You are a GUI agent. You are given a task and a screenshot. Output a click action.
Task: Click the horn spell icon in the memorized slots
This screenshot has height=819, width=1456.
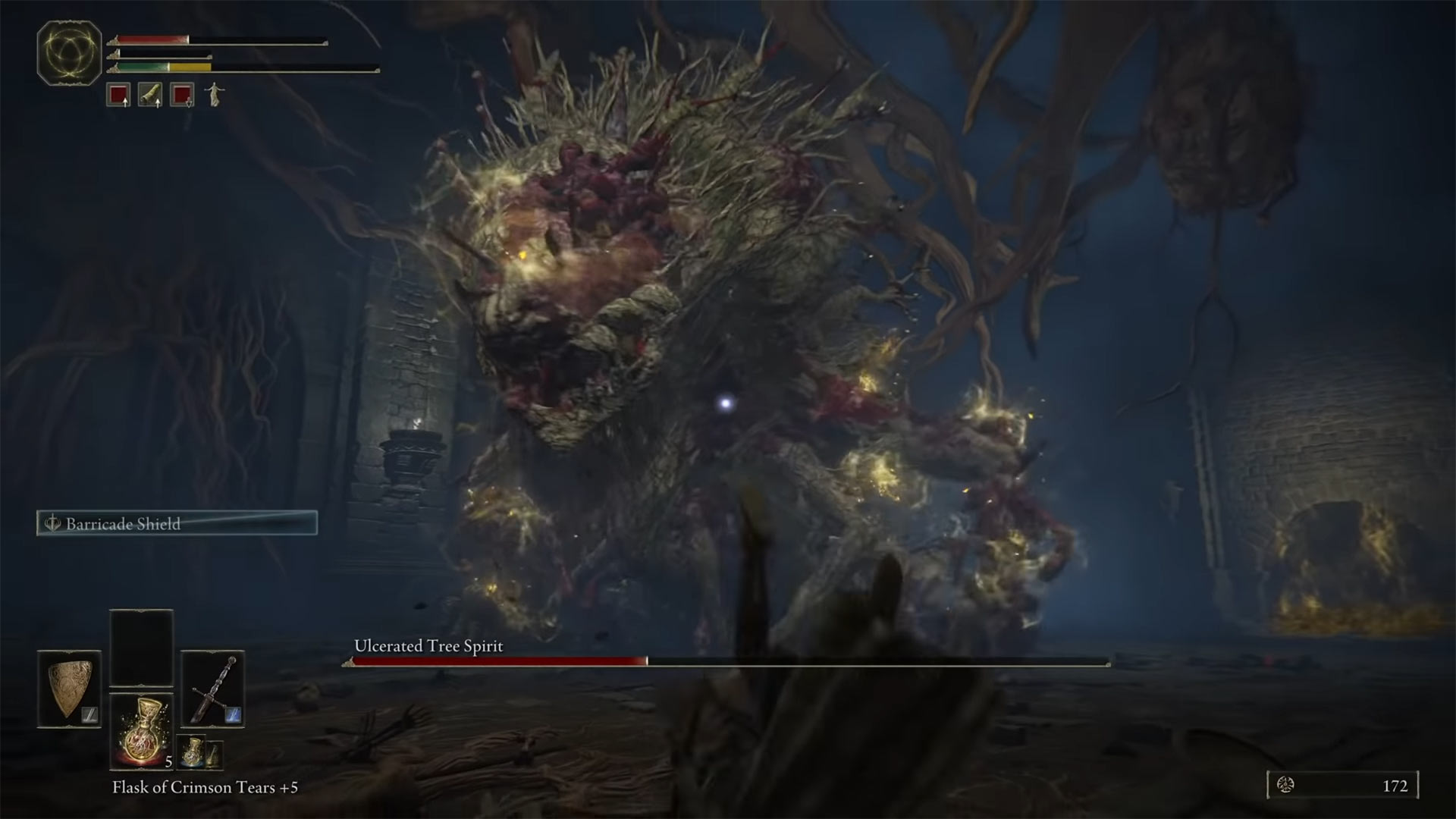[152, 93]
